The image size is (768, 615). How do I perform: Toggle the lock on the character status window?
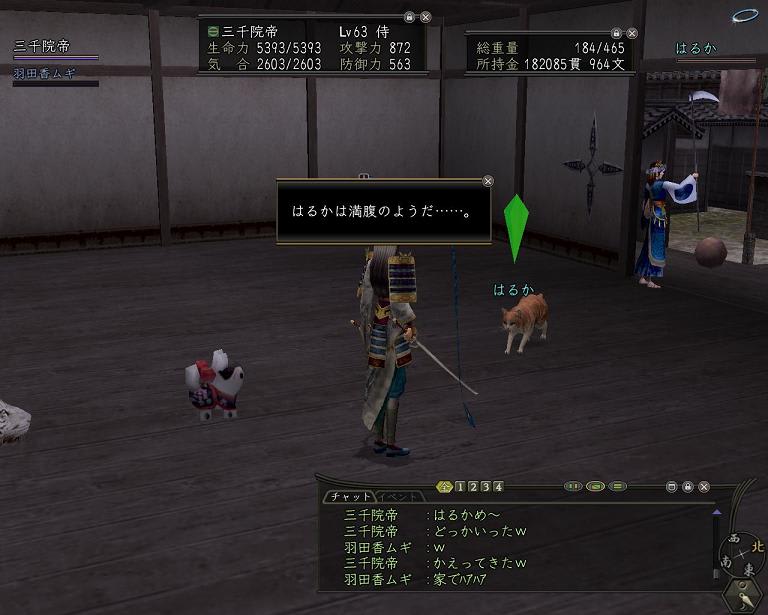[x=409, y=17]
